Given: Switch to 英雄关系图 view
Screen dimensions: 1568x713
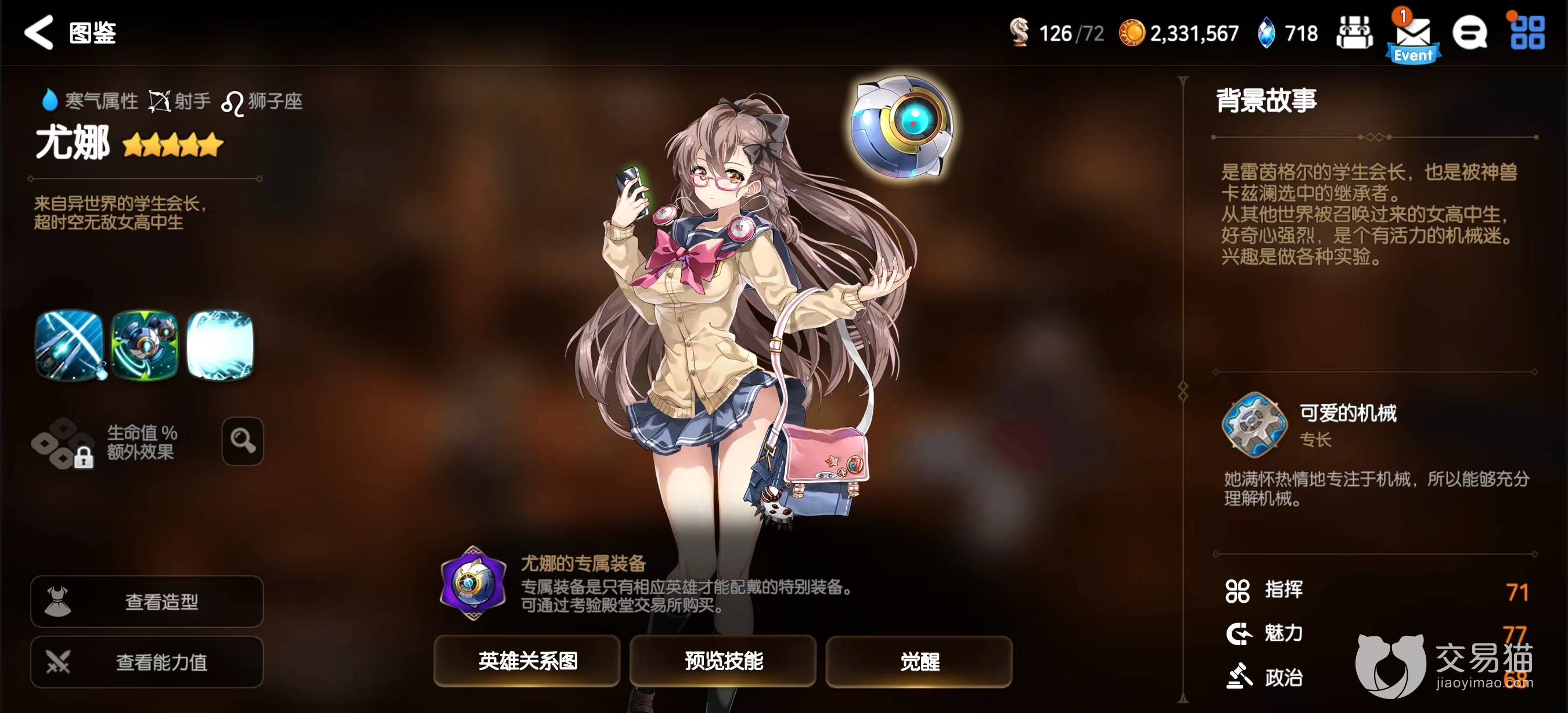Looking at the screenshot, I should [527, 662].
